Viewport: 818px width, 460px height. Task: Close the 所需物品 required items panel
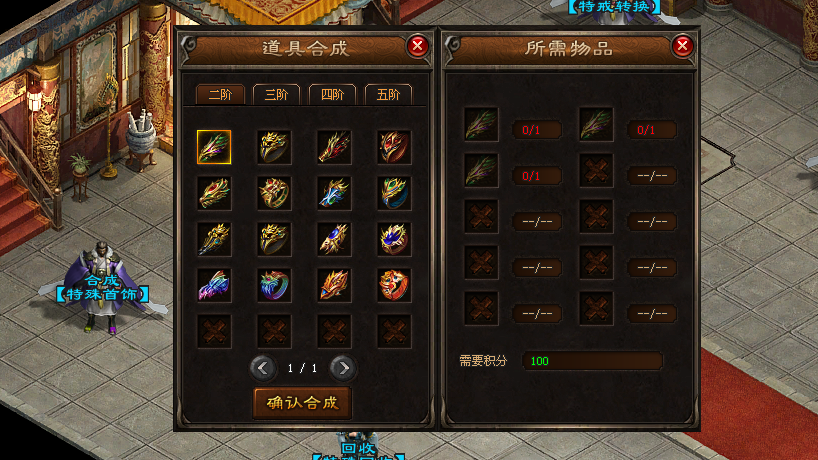pos(682,46)
